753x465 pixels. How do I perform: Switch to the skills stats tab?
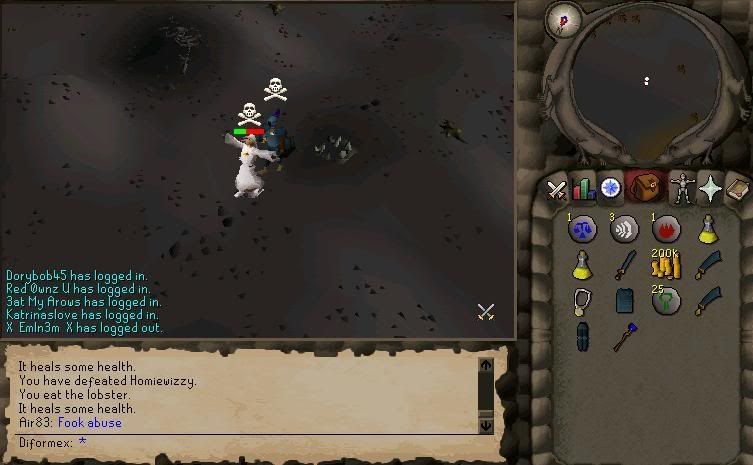tap(583, 188)
